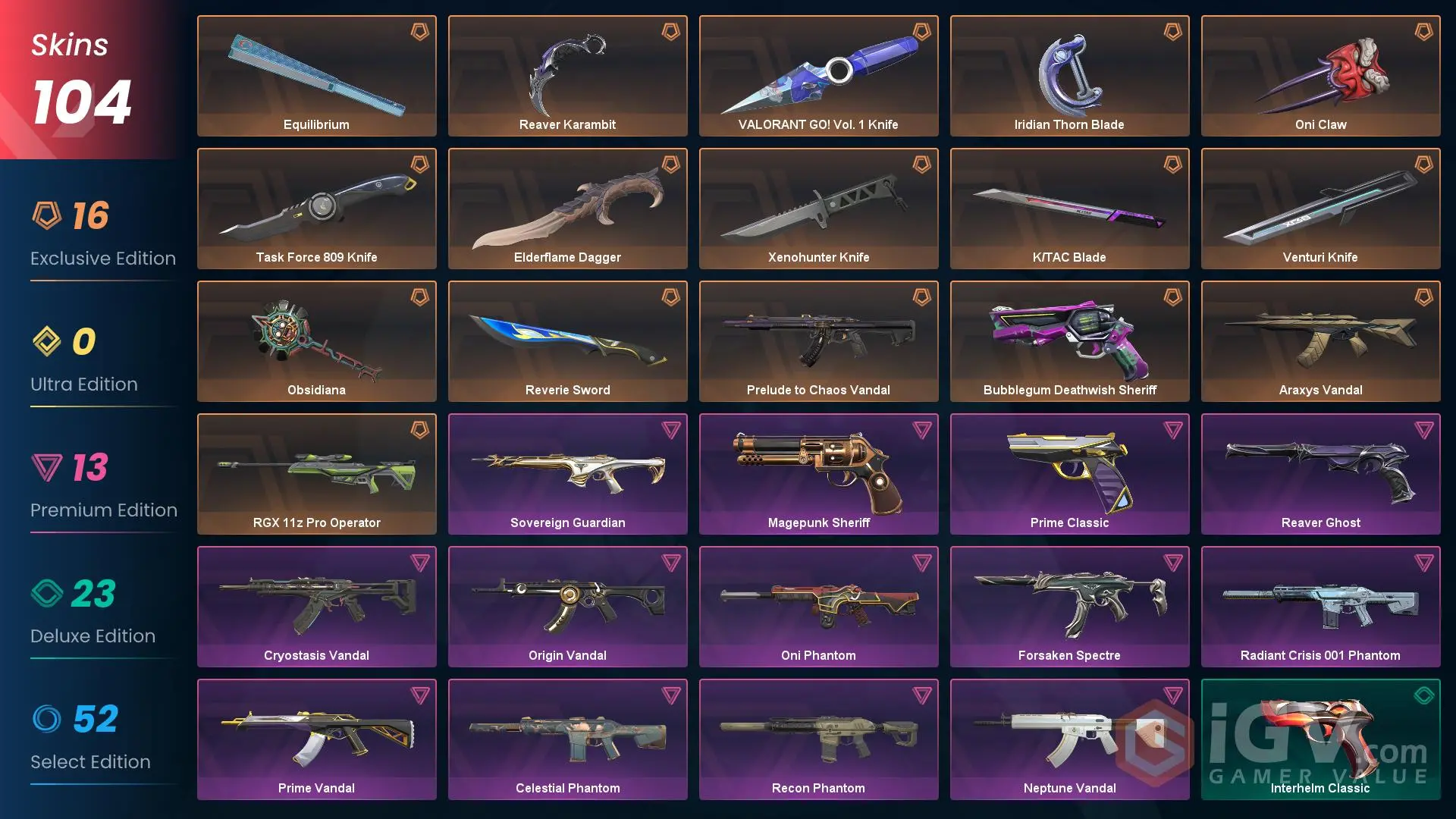Open the Elderflame Dagger skin thumbnail

567,201
